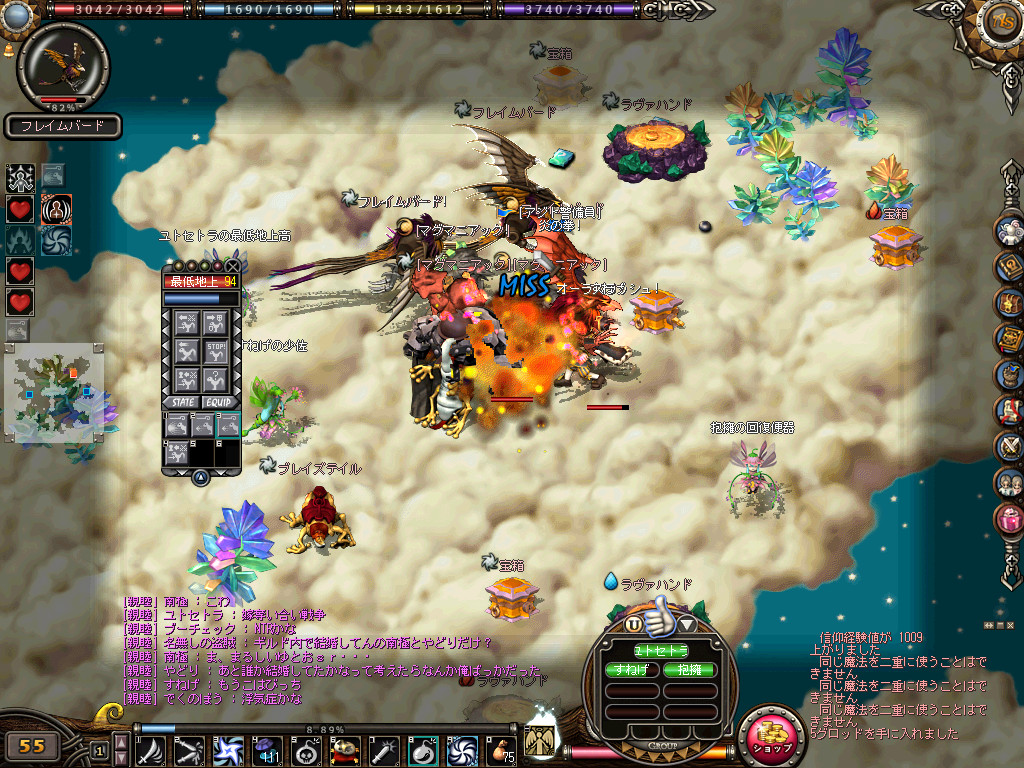Viewport: 1024px width, 768px height.
Task: Open the gift box icon in the side menu
Action: coord(1010,520)
